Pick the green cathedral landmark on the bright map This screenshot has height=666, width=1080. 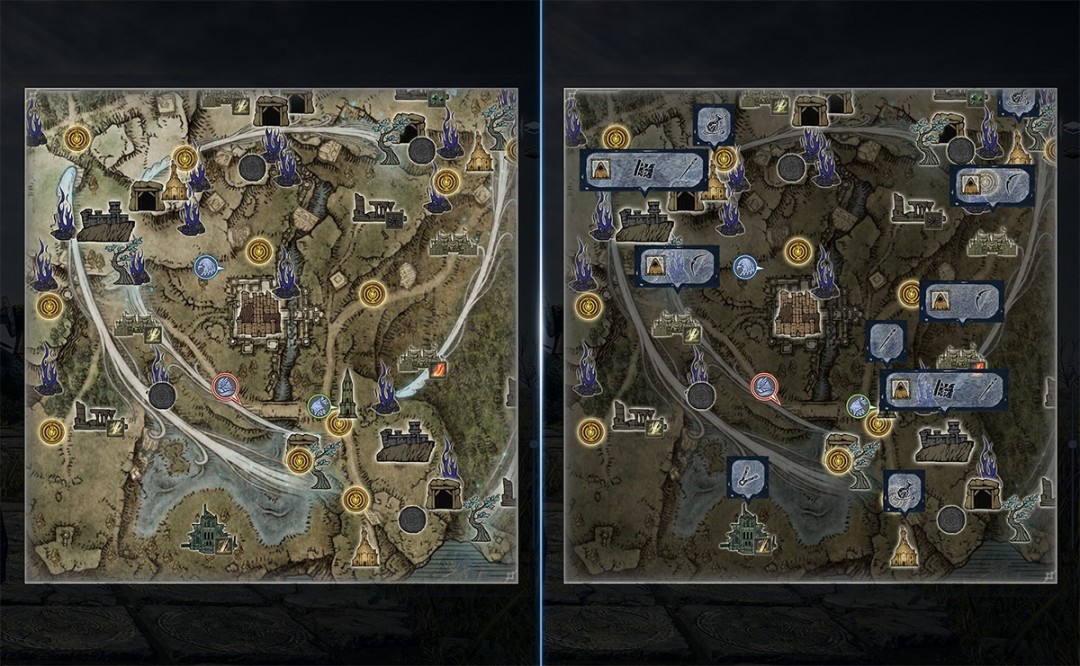208,530
